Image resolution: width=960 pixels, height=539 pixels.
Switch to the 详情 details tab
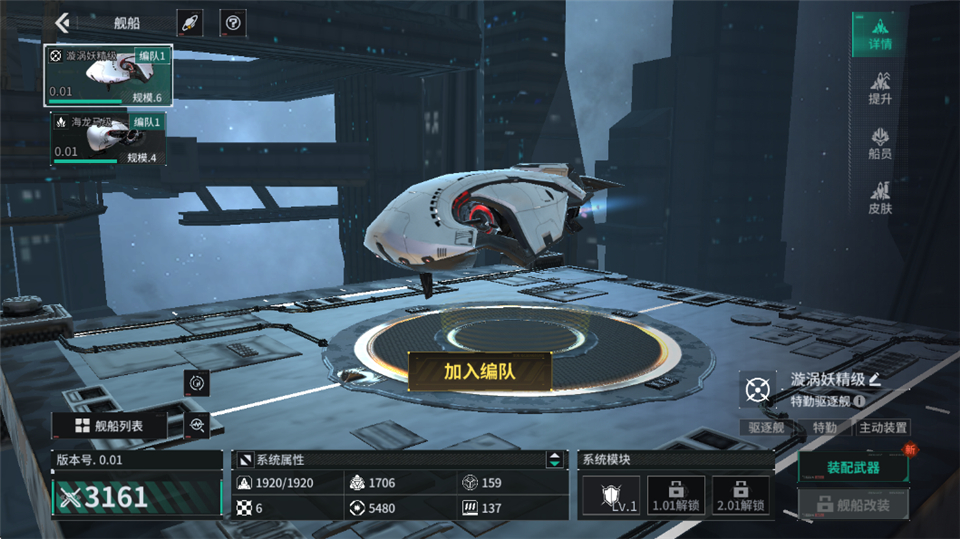[x=879, y=35]
